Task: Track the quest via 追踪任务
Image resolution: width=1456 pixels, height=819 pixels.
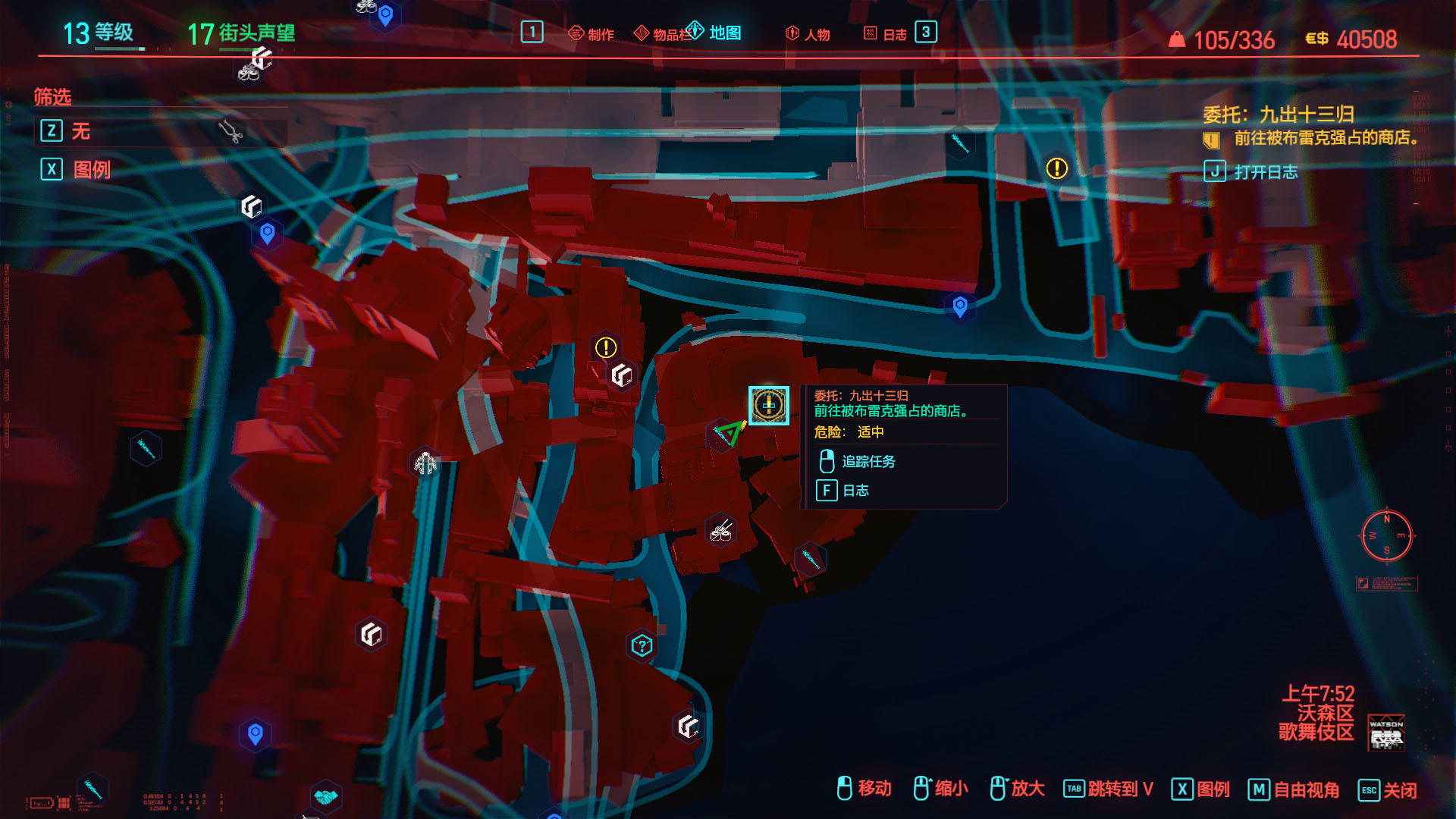Action: tap(868, 461)
